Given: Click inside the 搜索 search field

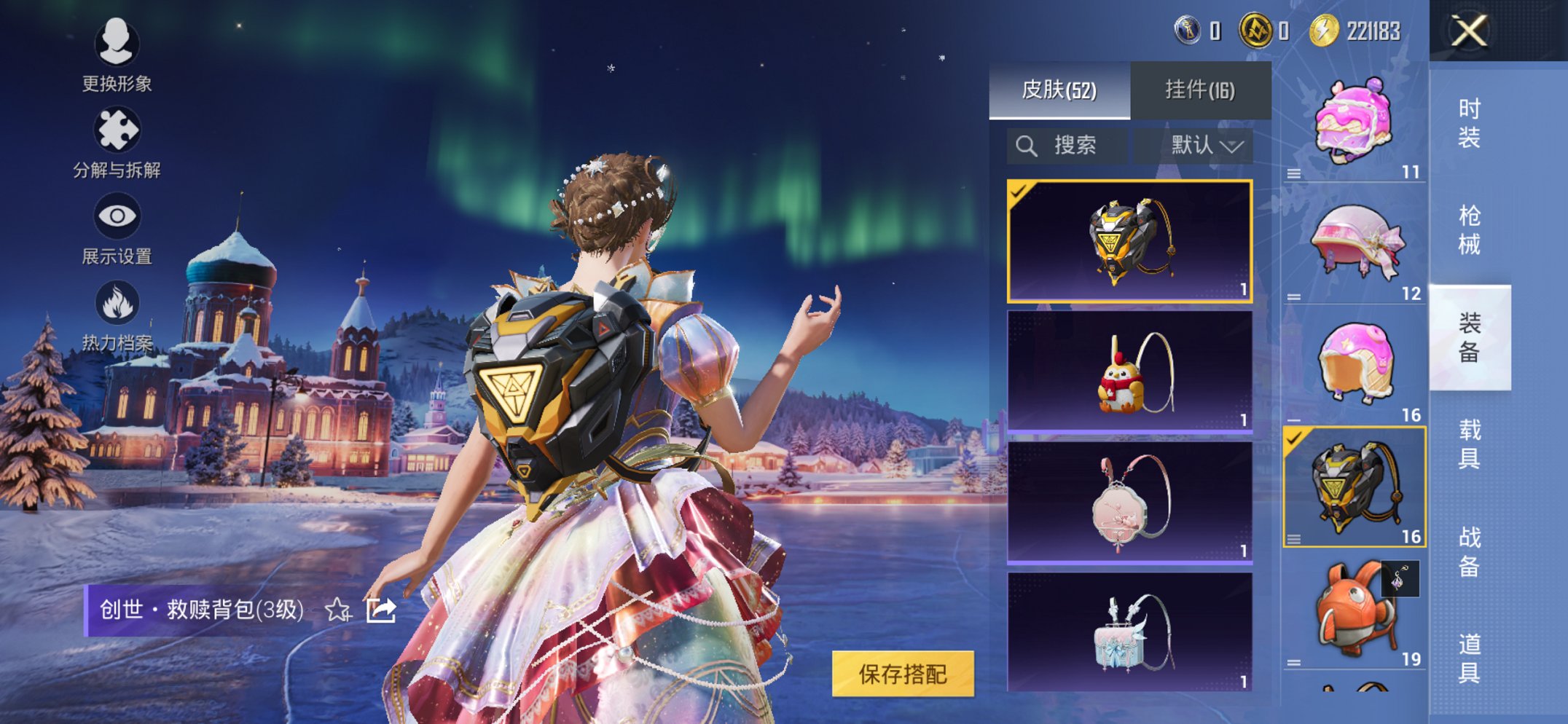Looking at the screenshot, I should (x=1075, y=144).
